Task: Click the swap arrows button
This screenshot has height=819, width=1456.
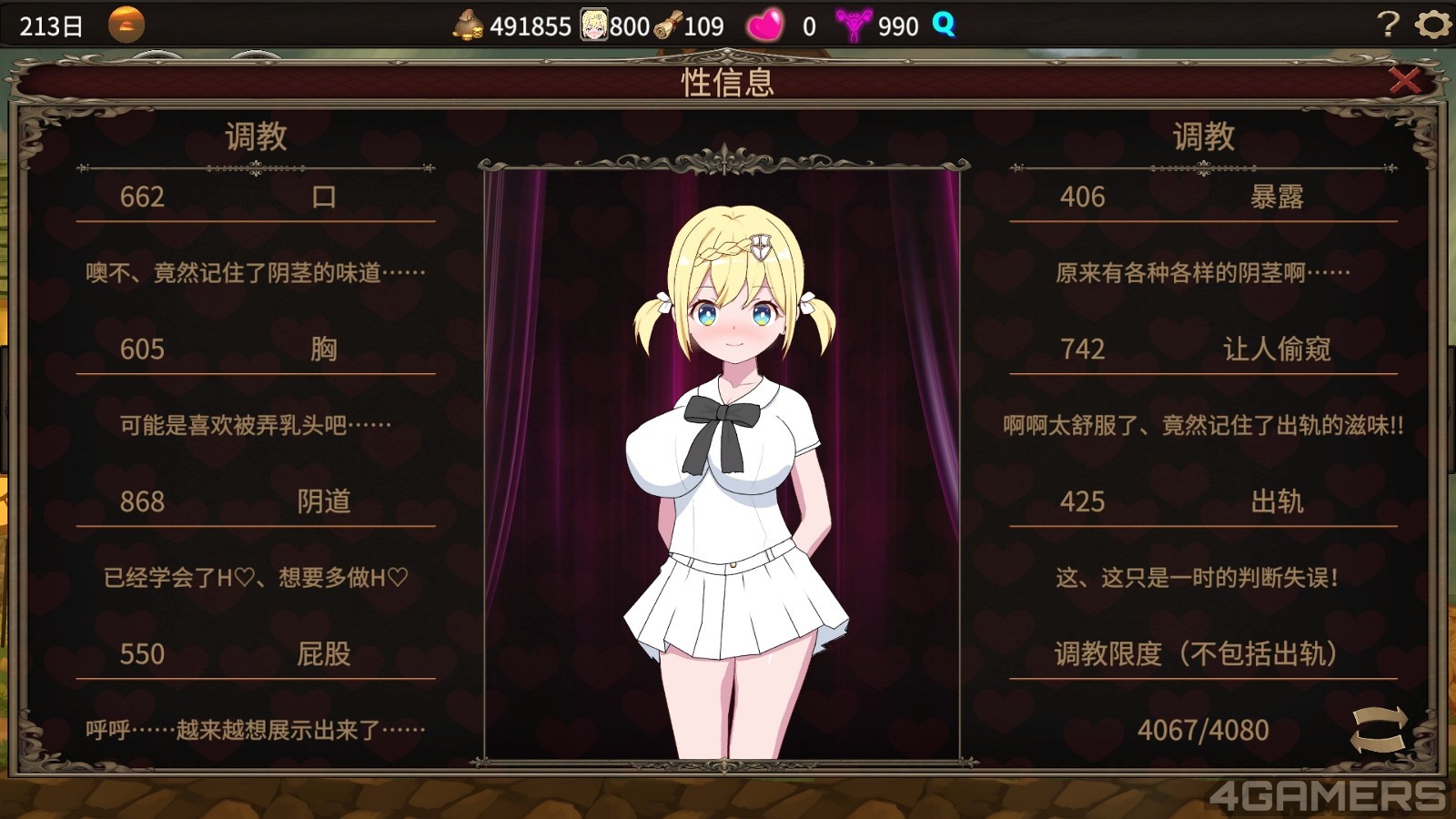Action: [1379, 730]
